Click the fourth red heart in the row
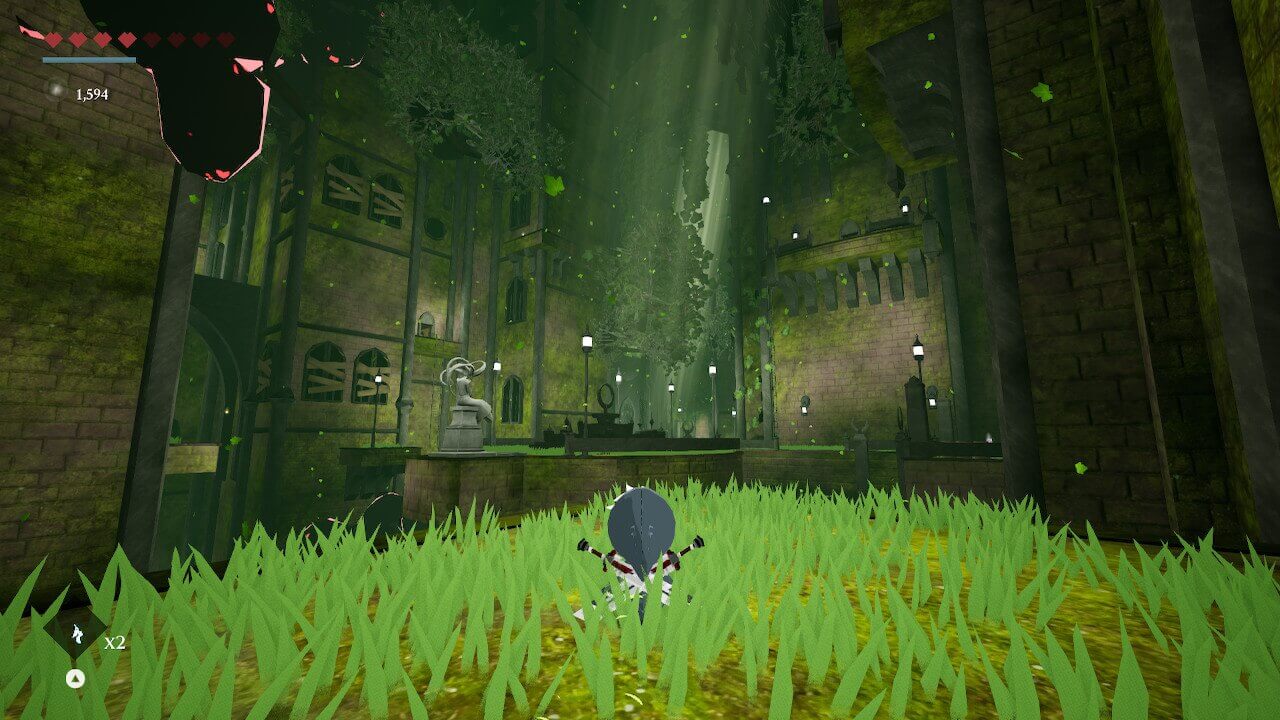The image size is (1280, 720). (x=127, y=37)
